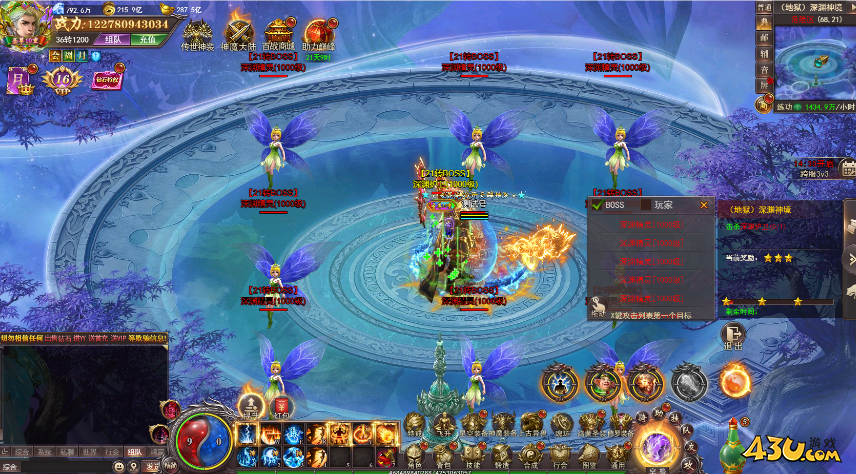The height and width of the screenshot is (474, 856).
Task: Open the 传世神装 event icon
Action: [x=197, y=33]
